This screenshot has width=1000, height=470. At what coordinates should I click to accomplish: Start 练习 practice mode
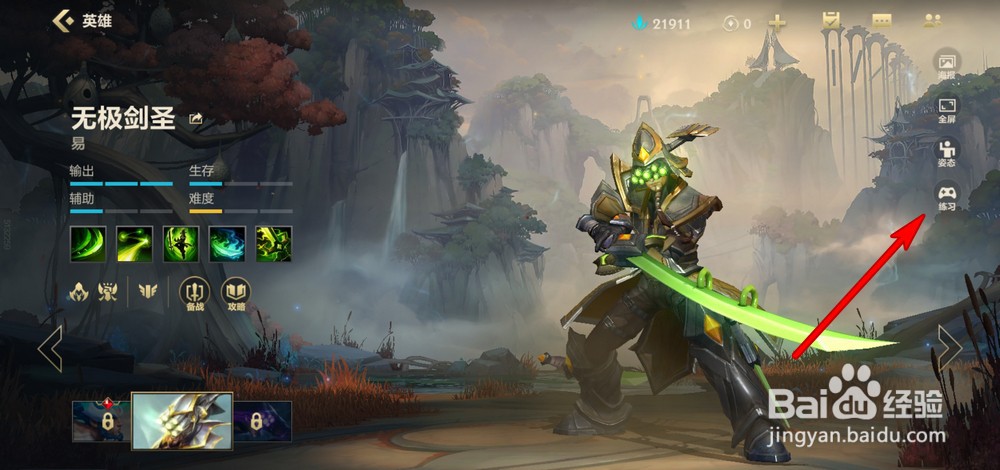pyautogui.click(x=946, y=196)
